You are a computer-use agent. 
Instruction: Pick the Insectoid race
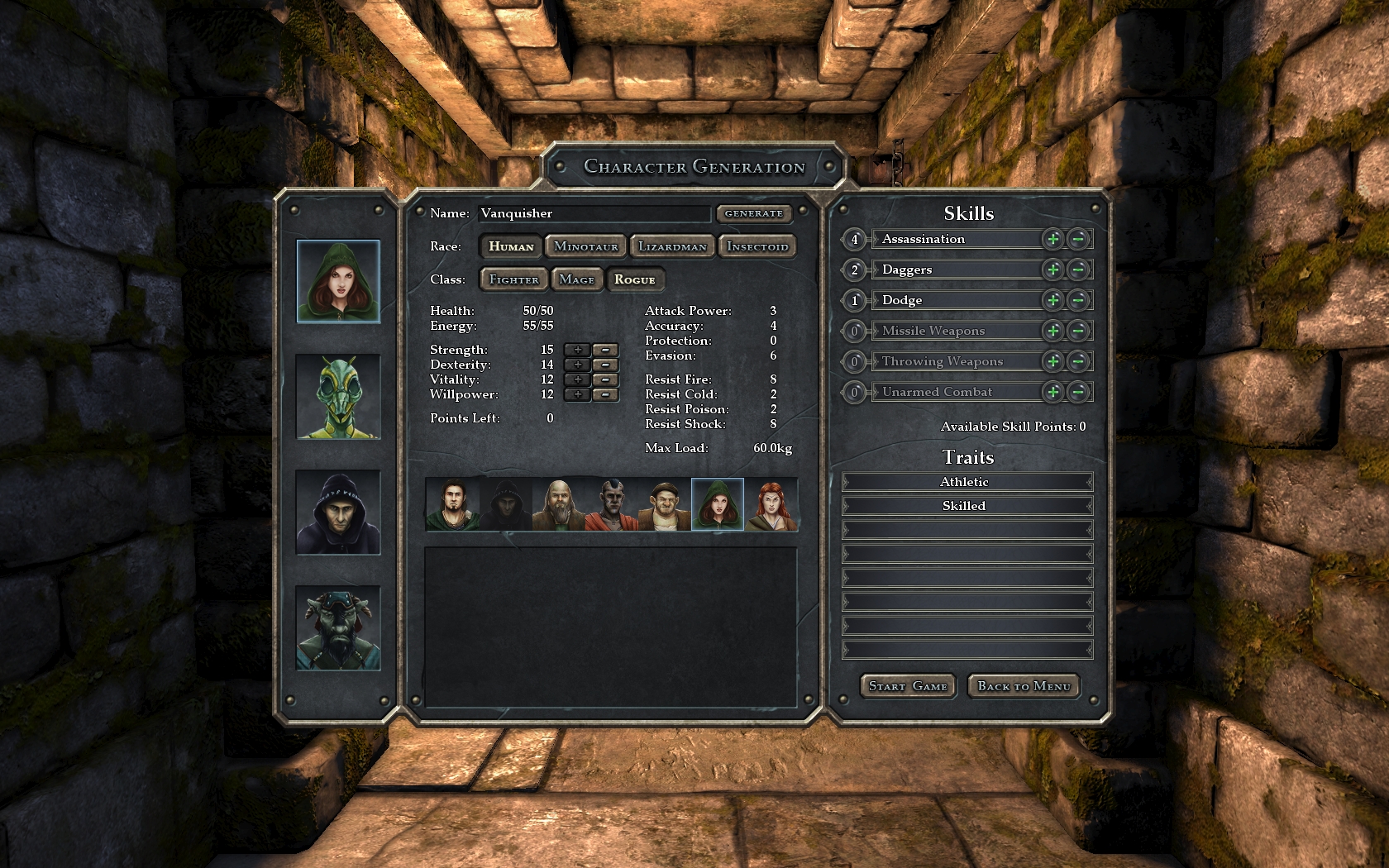pos(757,246)
